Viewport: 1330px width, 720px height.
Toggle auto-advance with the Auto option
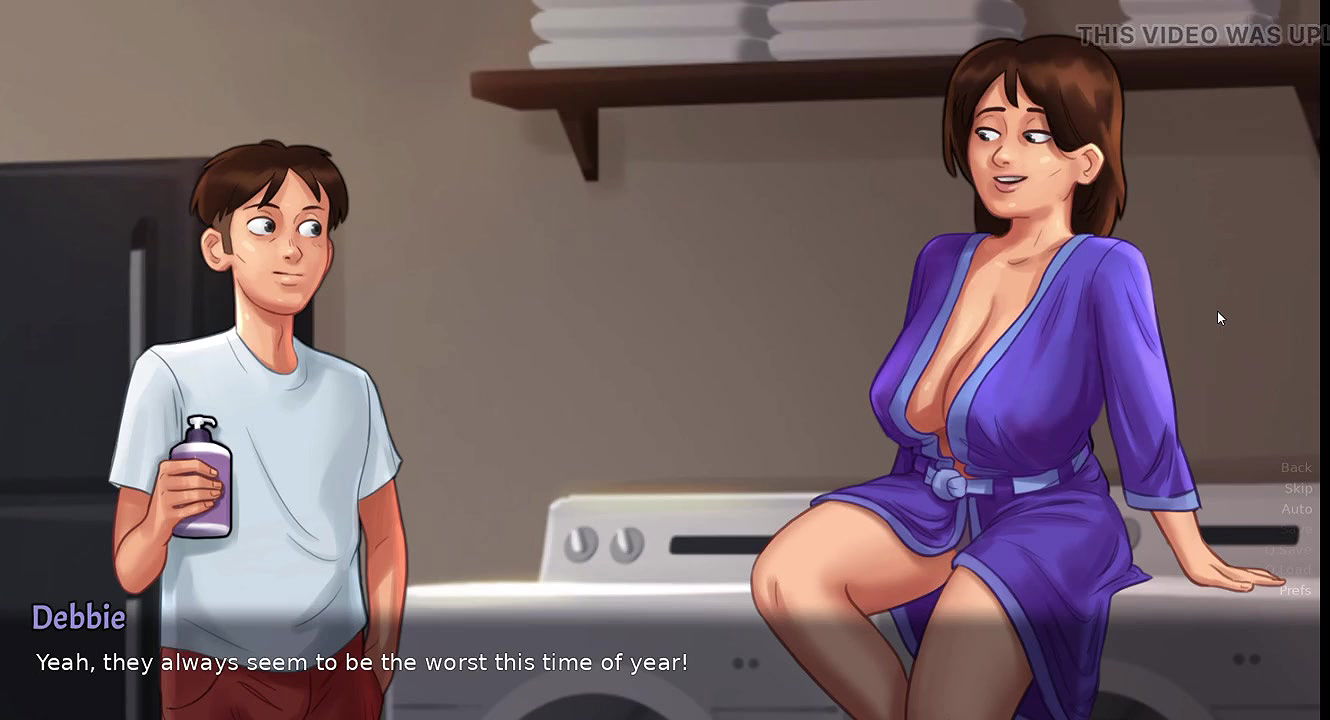1296,509
